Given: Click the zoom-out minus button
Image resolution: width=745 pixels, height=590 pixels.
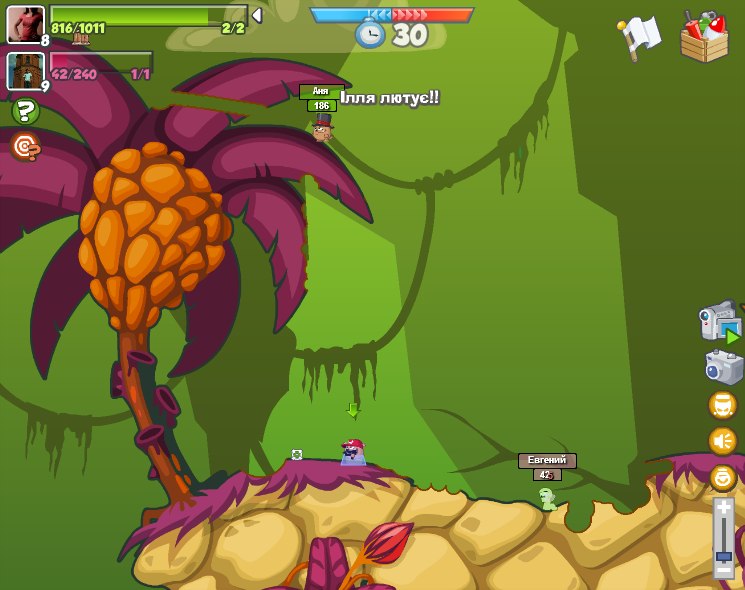Looking at the screenshot, I should (x=723, y=571).
